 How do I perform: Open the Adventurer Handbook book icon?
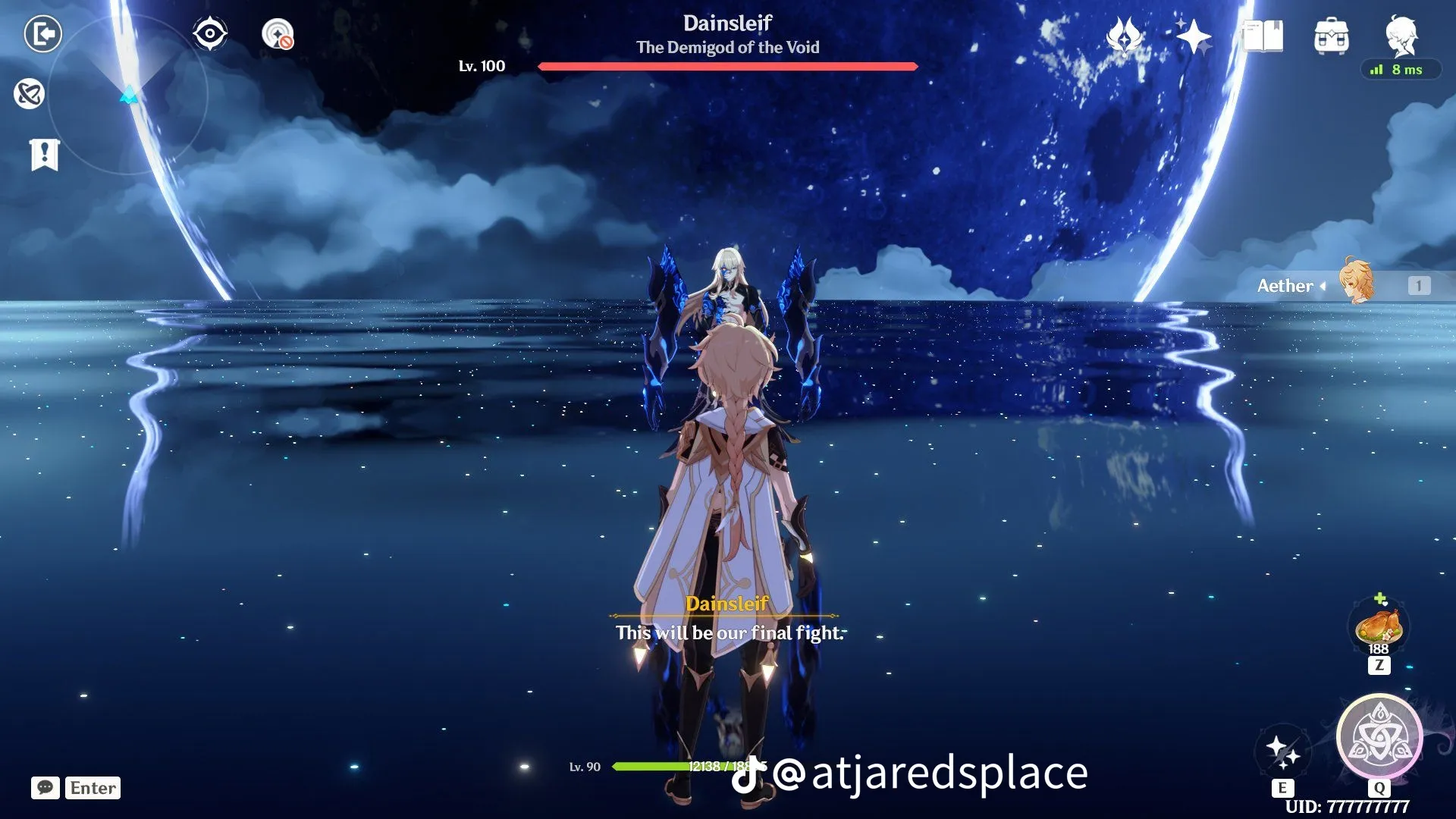click(x=1263, y=35)
